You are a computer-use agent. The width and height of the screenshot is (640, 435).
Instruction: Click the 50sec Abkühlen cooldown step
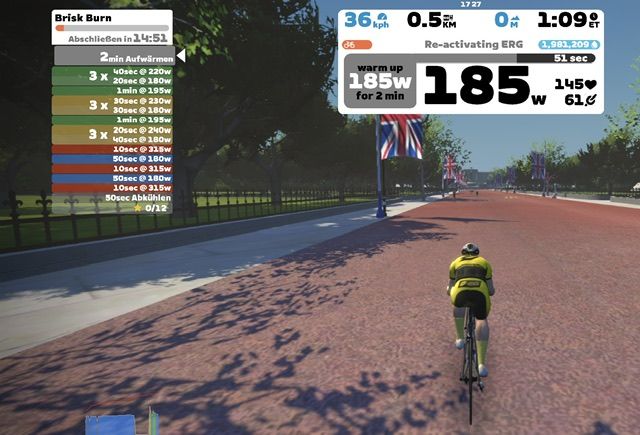[x=112, y=197]
